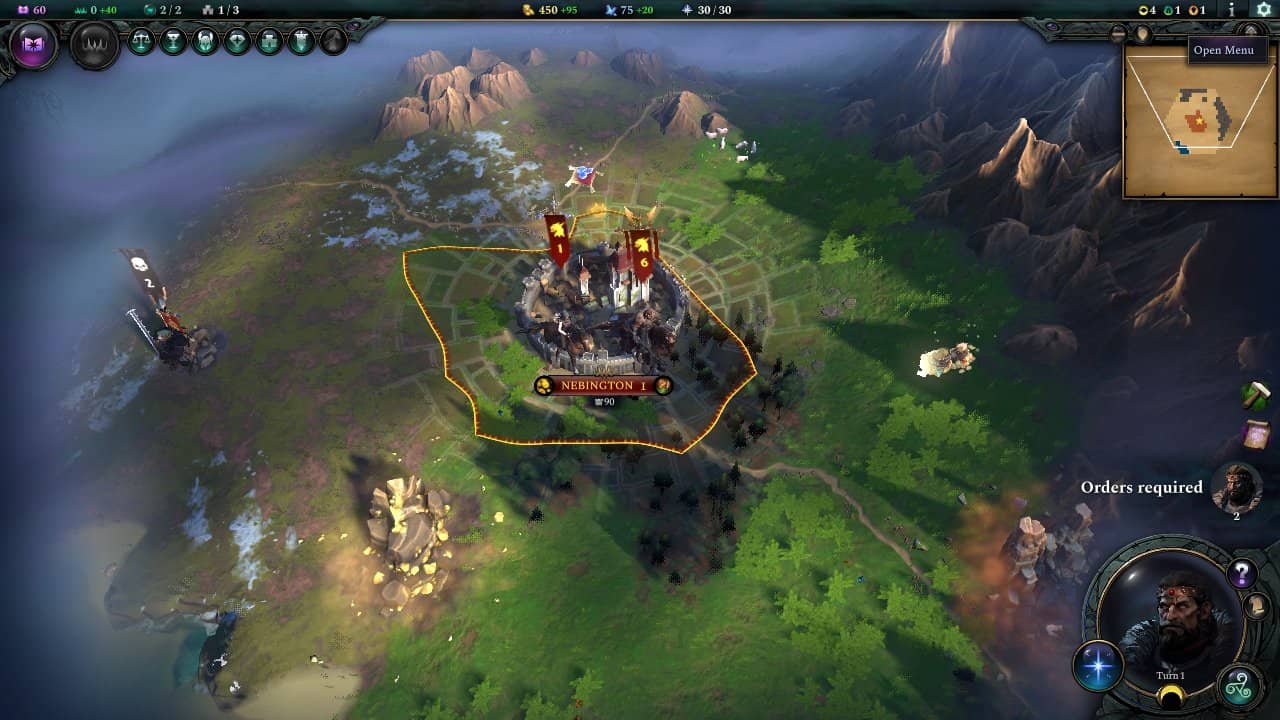Click the goblet icon in the top bar
This screenshot has height=720, width=1280.
(x=174, y=41)
